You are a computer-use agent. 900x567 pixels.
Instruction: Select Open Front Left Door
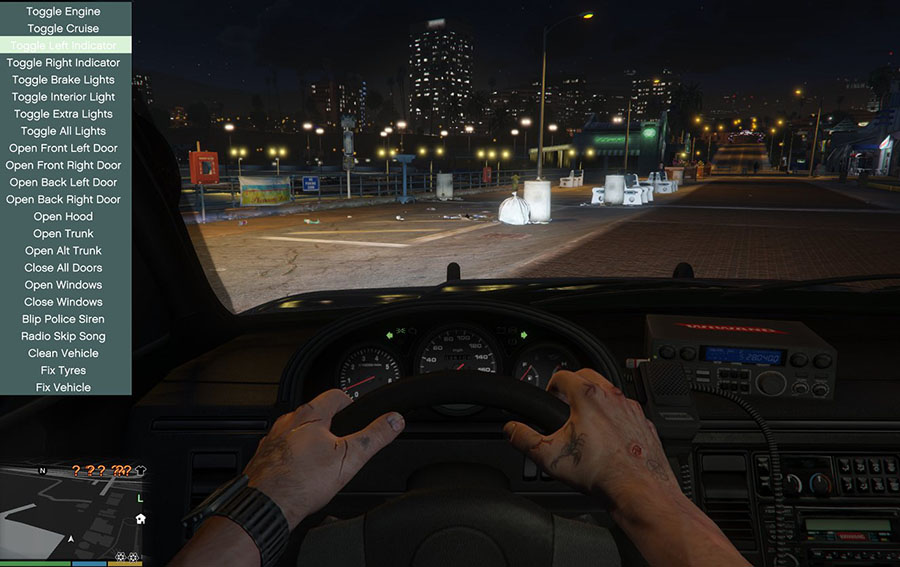tap(63, 148)
